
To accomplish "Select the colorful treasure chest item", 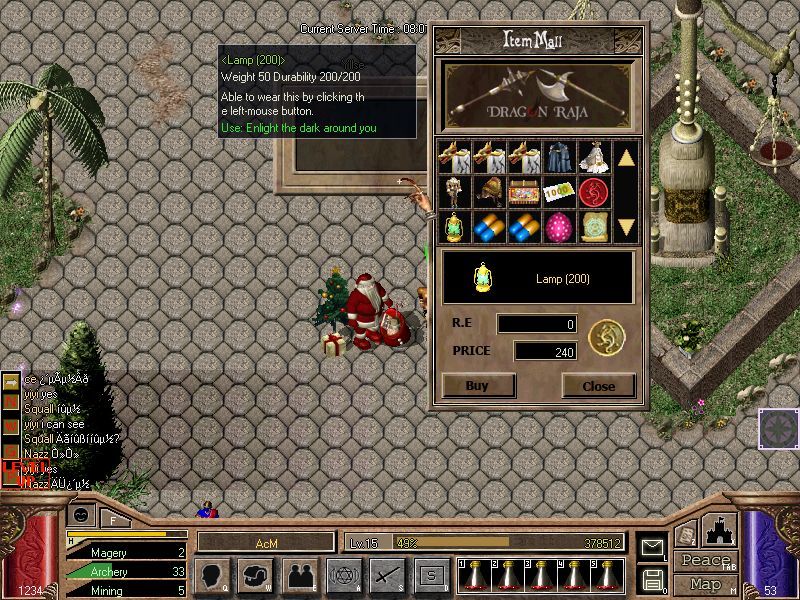I will [523, 191].
